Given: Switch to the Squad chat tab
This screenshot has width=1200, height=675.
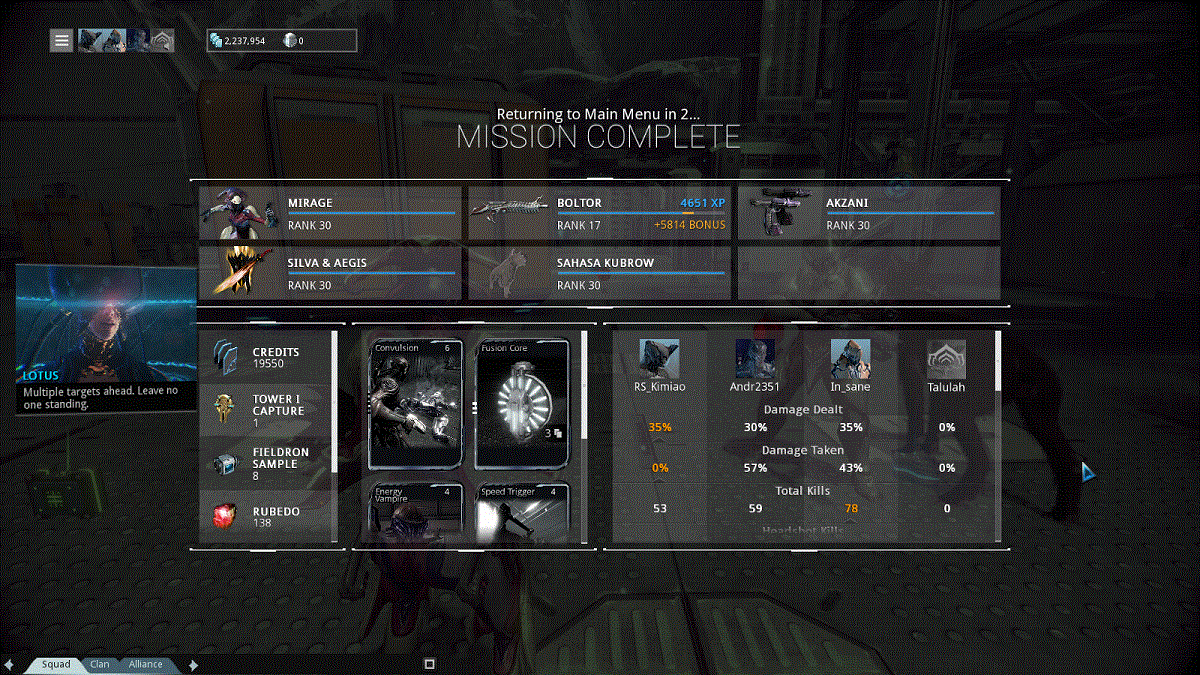Looking at the screenshot, I should coord(55,664).
